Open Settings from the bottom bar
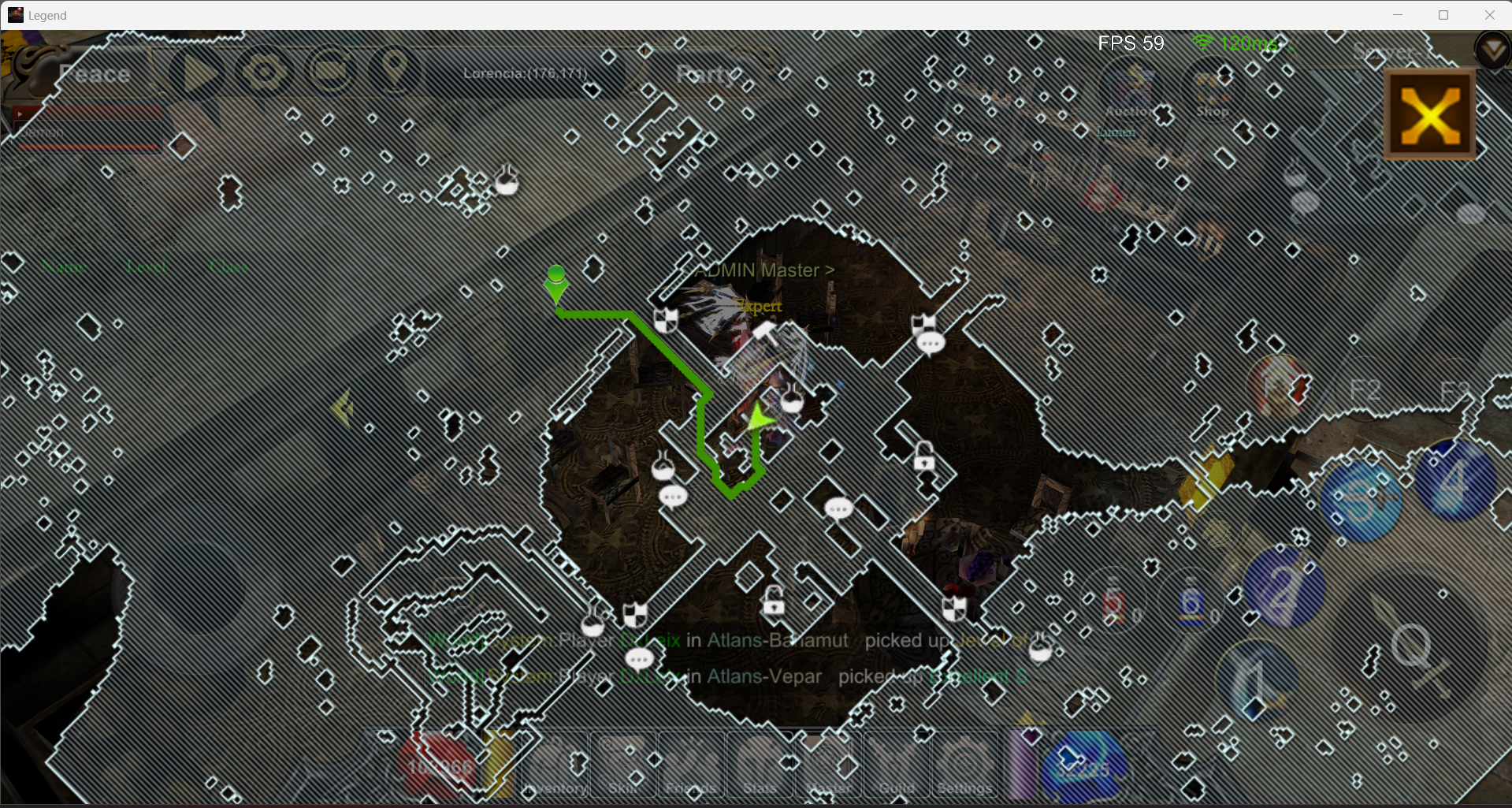This screenshot has height=808, width=1512. point(964,765)
